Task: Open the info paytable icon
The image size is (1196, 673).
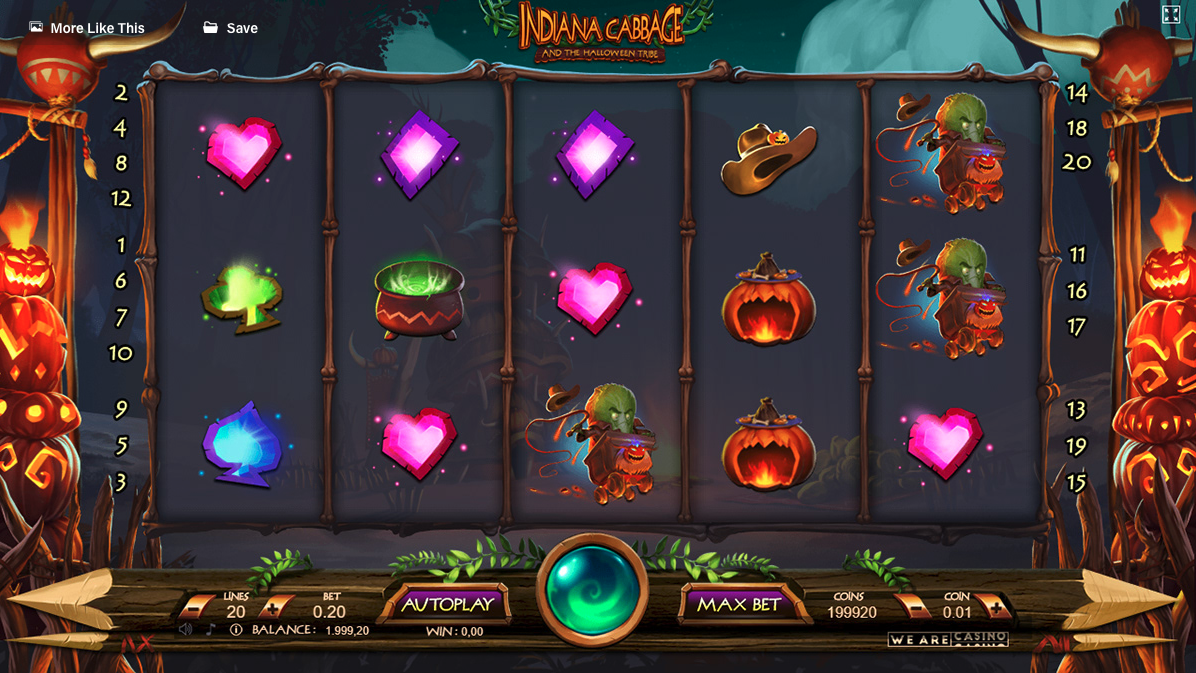Action: click(x=236, y=630)
